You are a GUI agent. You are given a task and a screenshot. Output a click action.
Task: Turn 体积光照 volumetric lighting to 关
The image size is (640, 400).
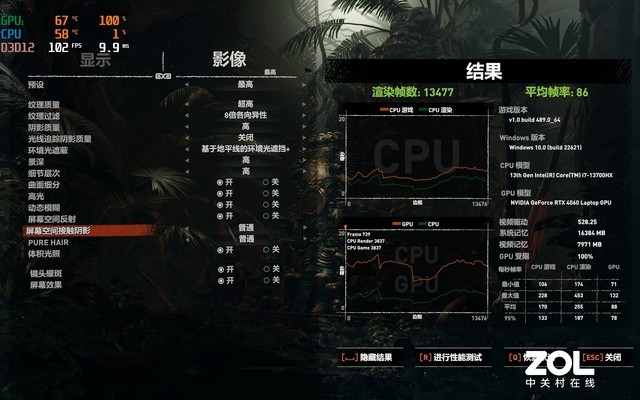coord(265,250)
